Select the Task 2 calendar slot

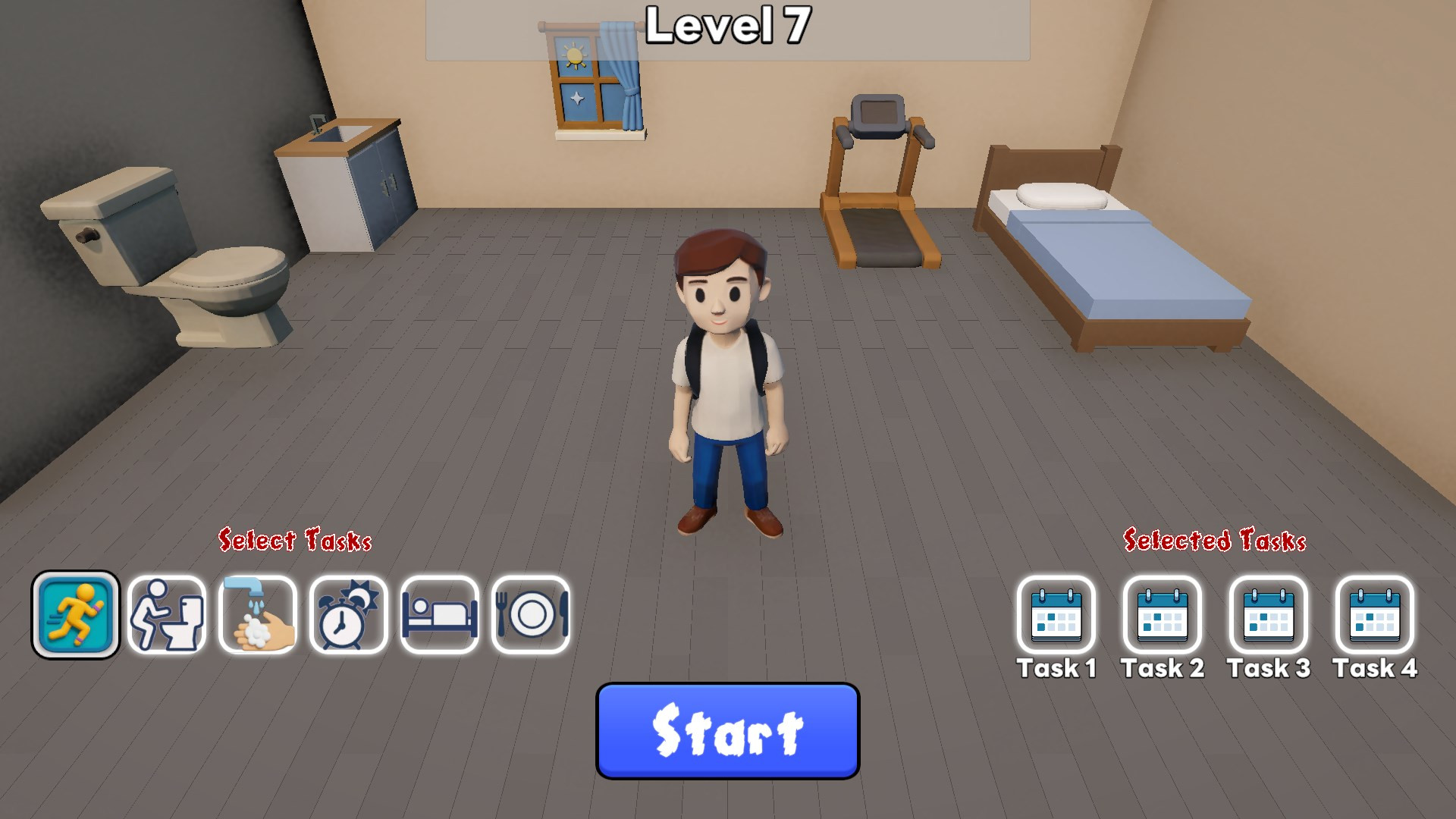point(1163,615)
